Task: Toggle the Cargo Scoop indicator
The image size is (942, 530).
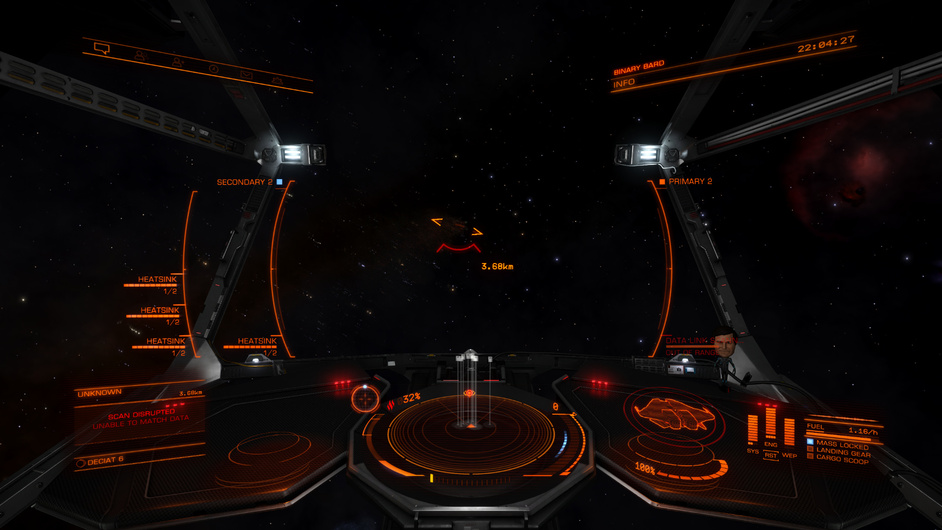Action: pyautogui.click(x=838, y=457)
